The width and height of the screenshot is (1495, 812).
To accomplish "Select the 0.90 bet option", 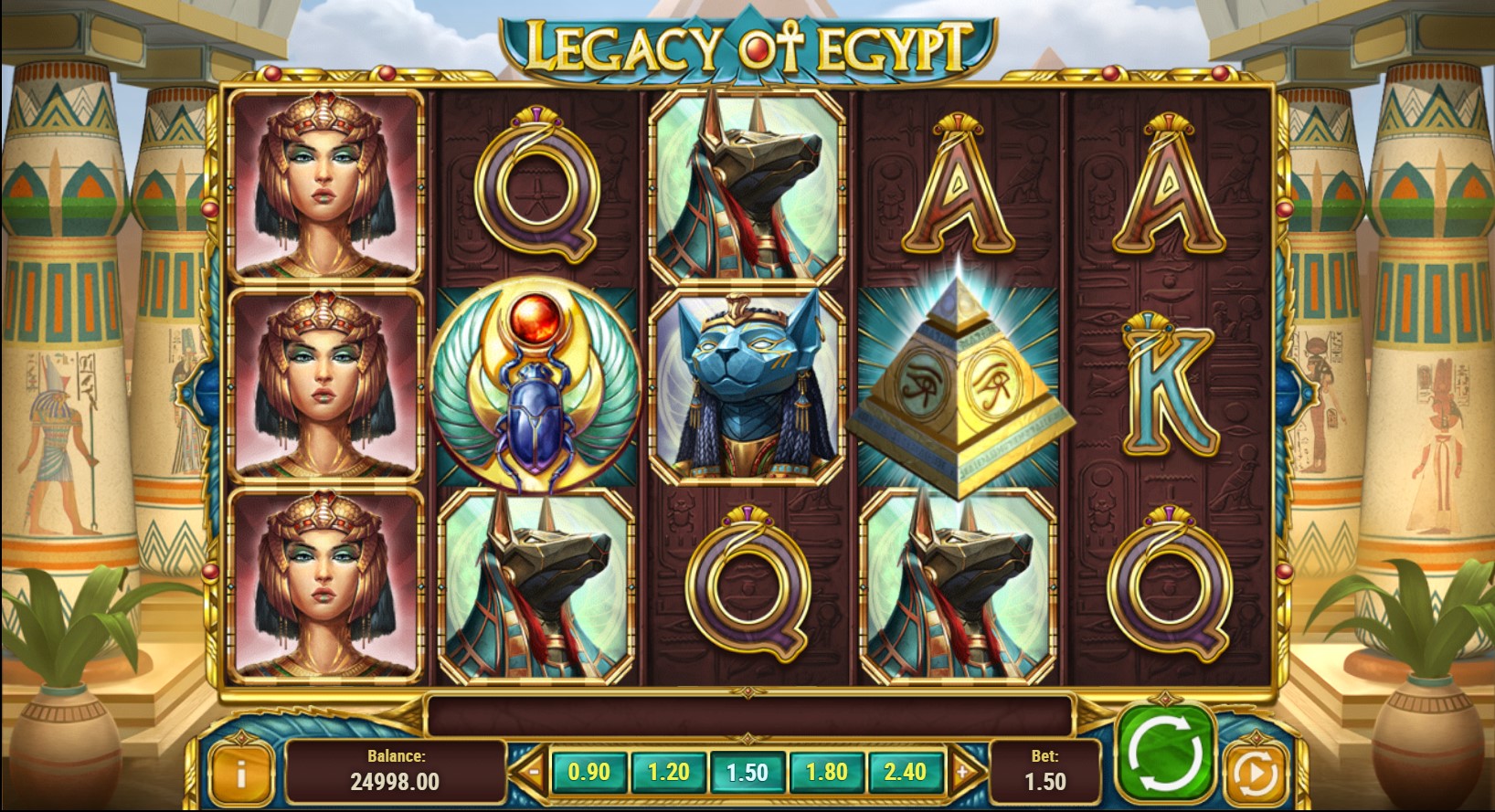I will click(591, 772).
